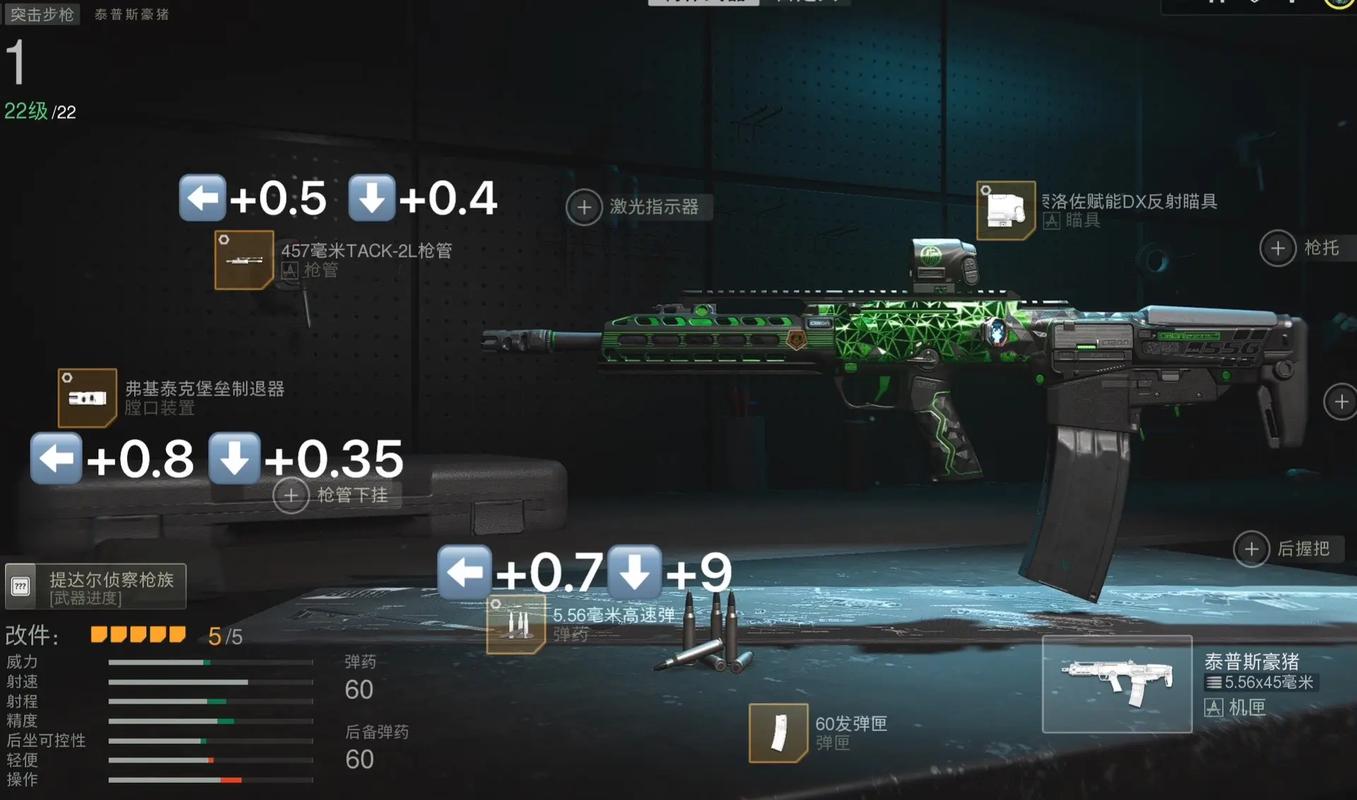Viewport: 1357px width, 800px height.
Task: Click the 瞄具 category tag icon
Action: coord(1051,219)
